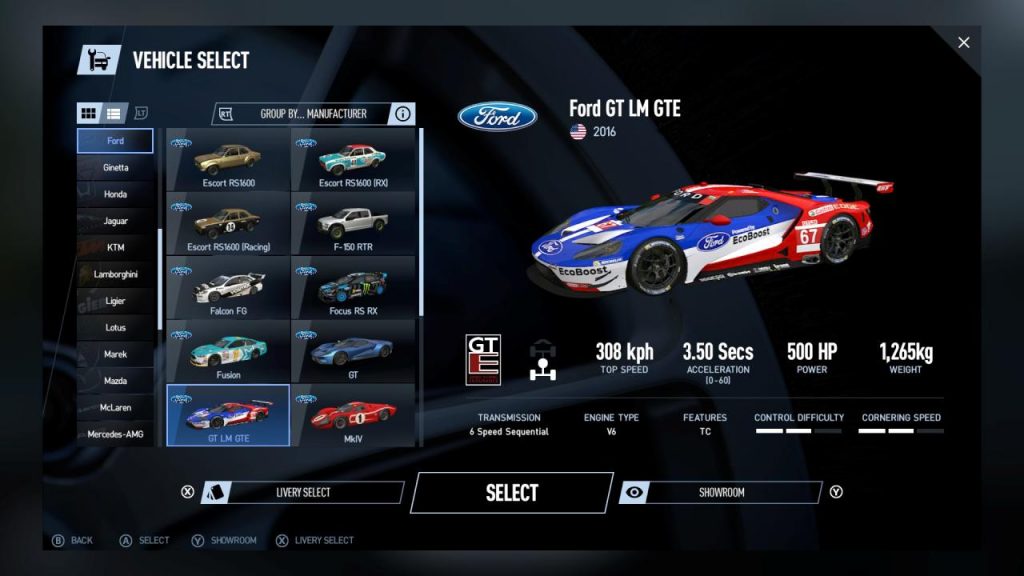Select the blue Ford GT tile
Screen dimensions: 1024x576
point(352,352)
